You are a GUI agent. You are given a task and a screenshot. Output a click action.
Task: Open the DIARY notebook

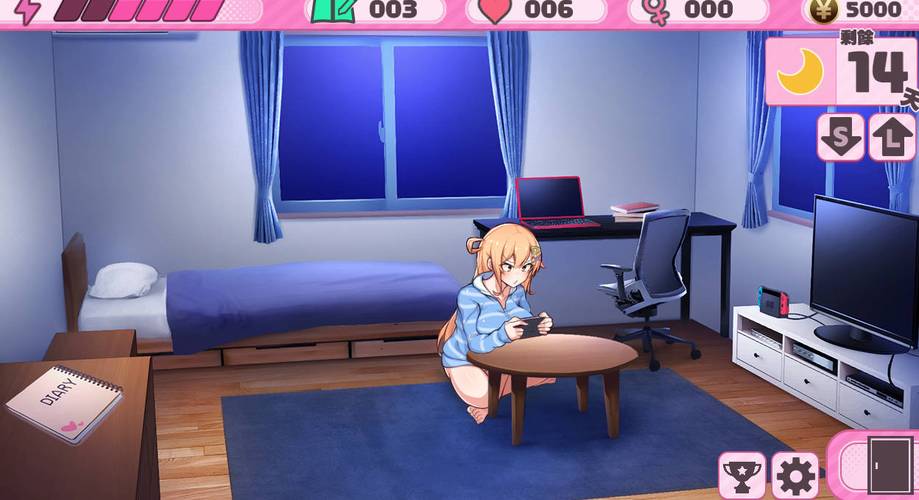point(65,403)
